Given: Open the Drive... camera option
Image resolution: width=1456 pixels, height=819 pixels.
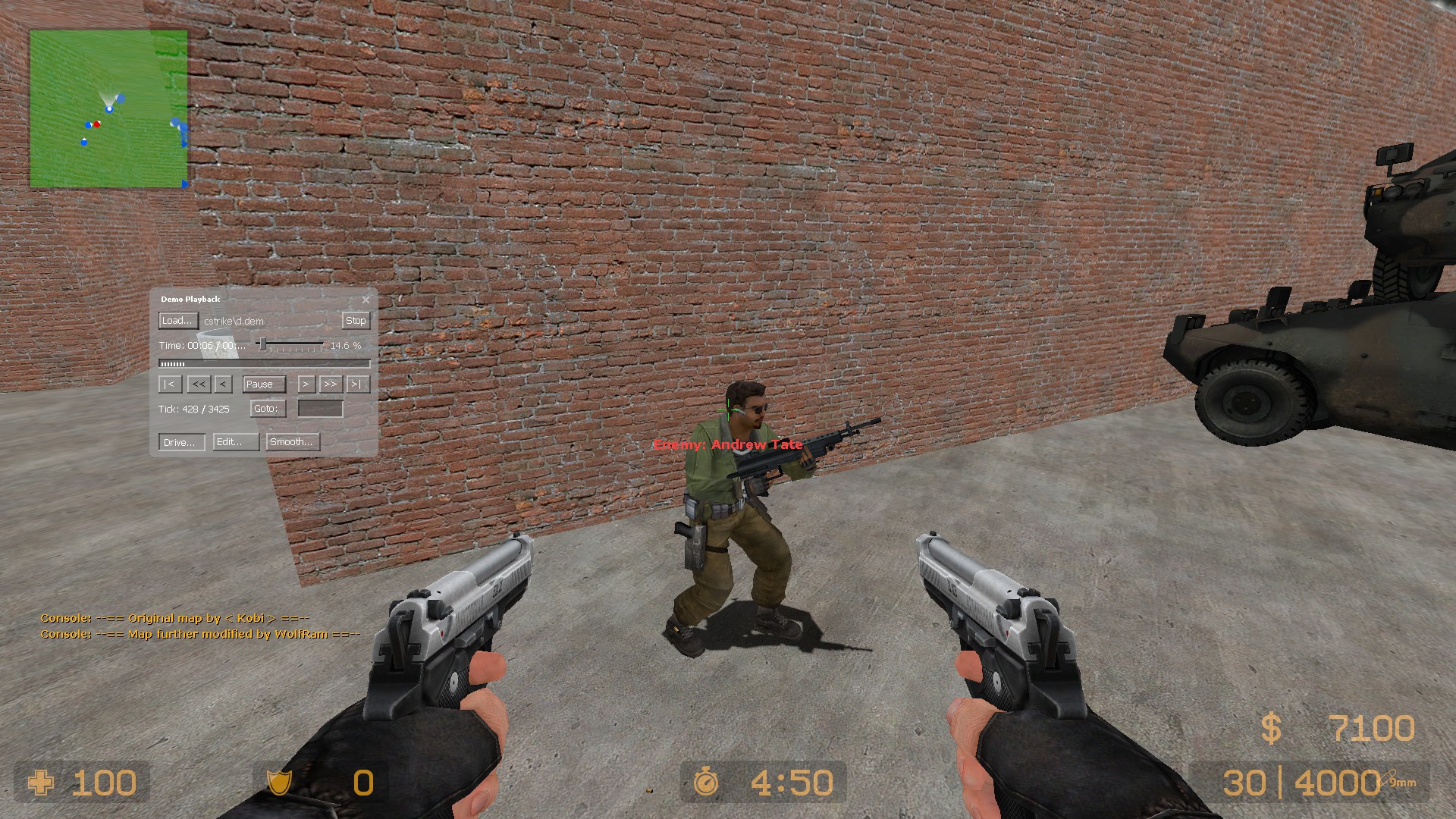Looking at the screenshot, I should tap(181, 442).
